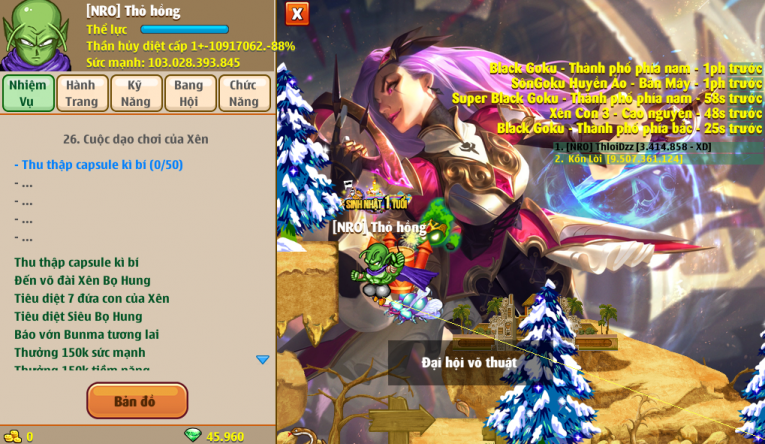The image size is (765, 444).
Task: Click the gold bar currency icon
Action: click(12, 436)
